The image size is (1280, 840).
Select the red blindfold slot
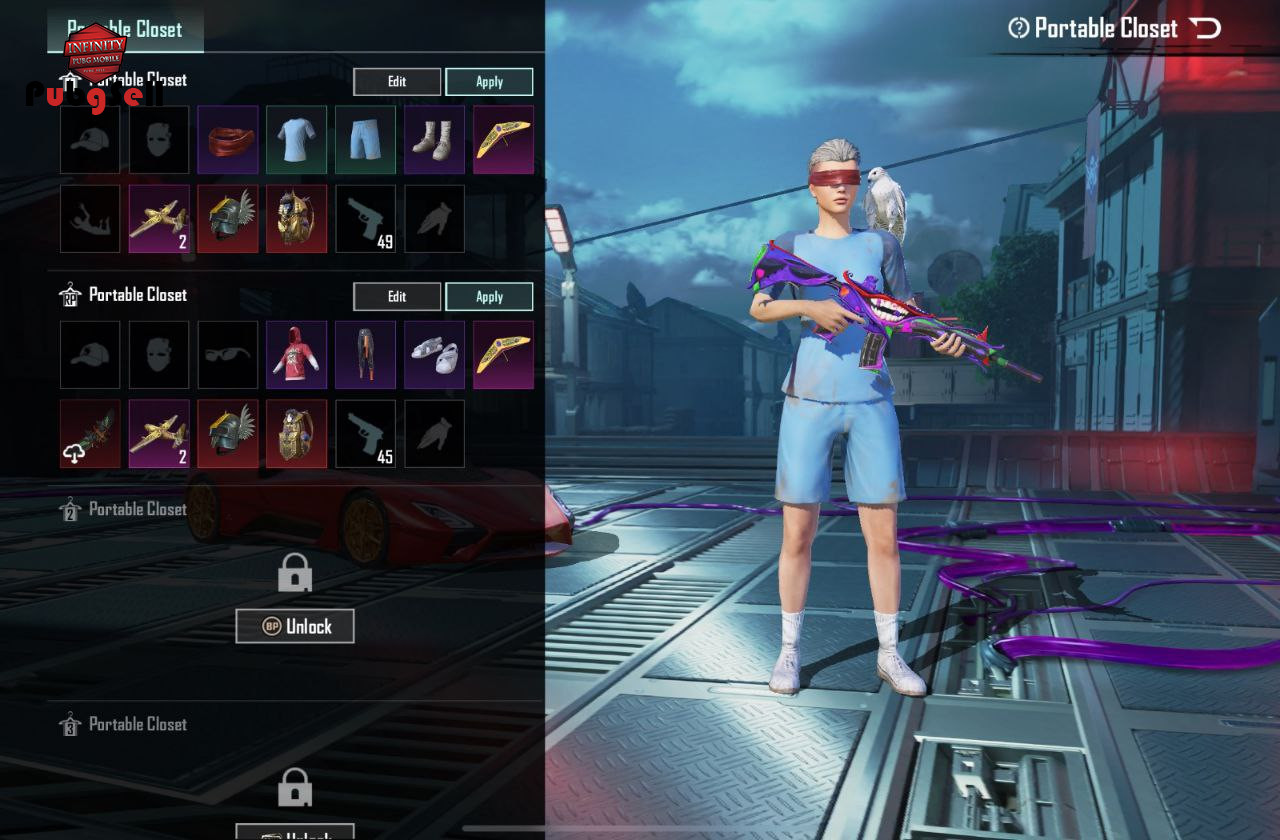click(228, 140)
